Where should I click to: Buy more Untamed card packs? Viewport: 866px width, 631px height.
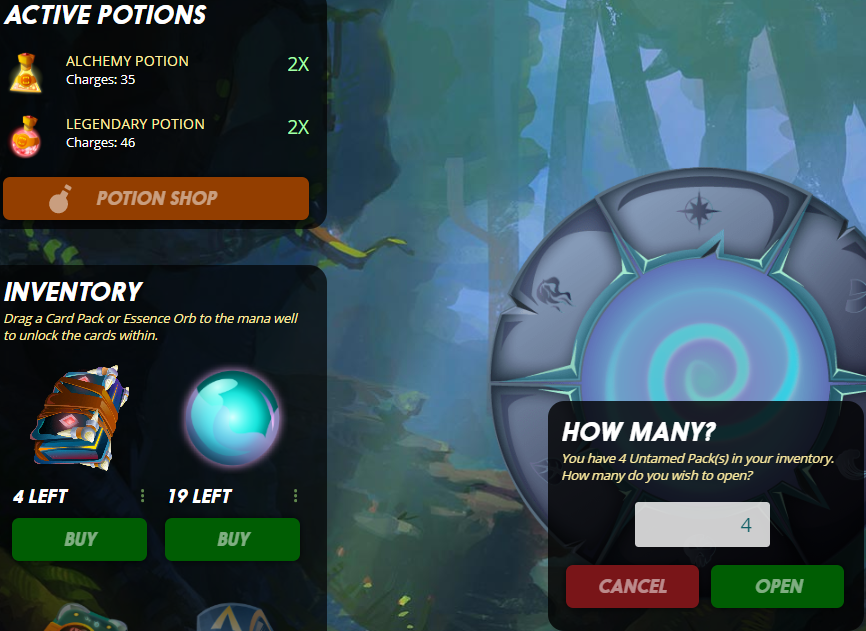coord(79,539)
